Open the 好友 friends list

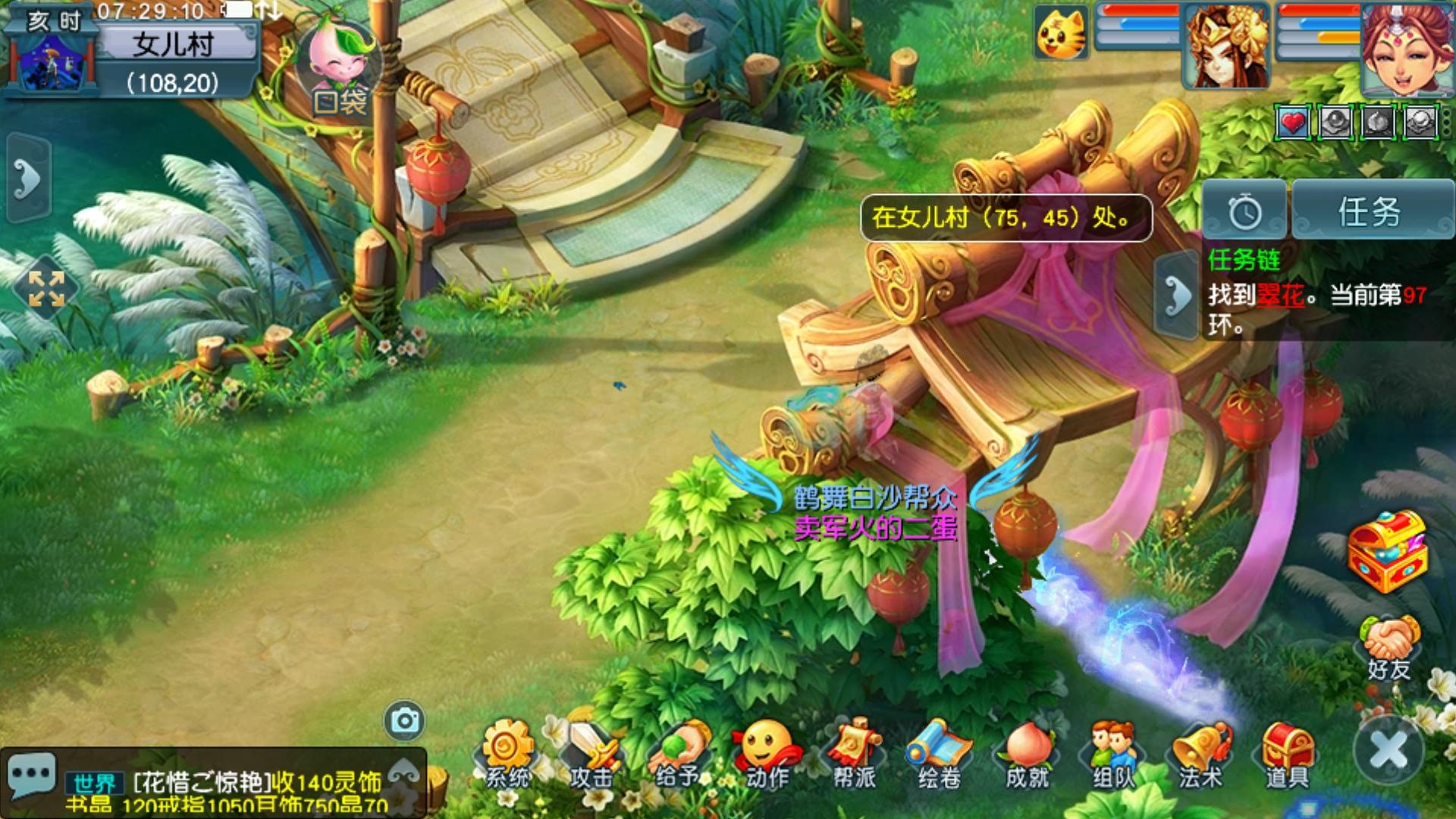[x=1389, y=648]
